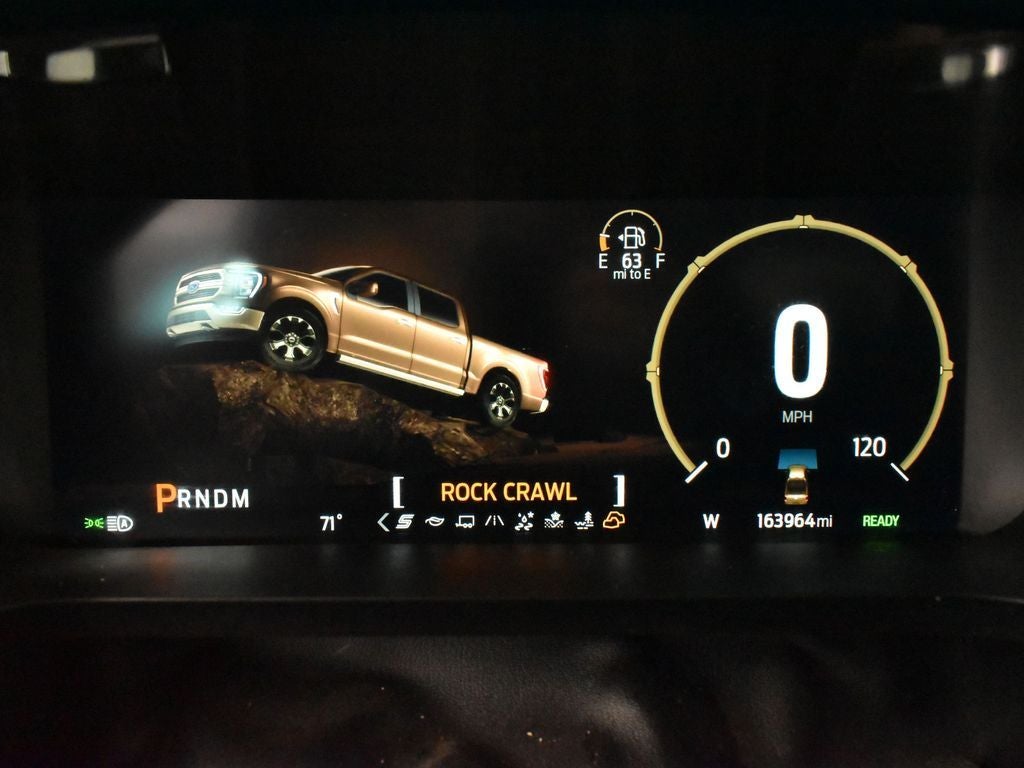Select the highlighted Rock Crawl rocks icon
Viewport: 1024px width, 768px height.
click(x=614, y=520)
